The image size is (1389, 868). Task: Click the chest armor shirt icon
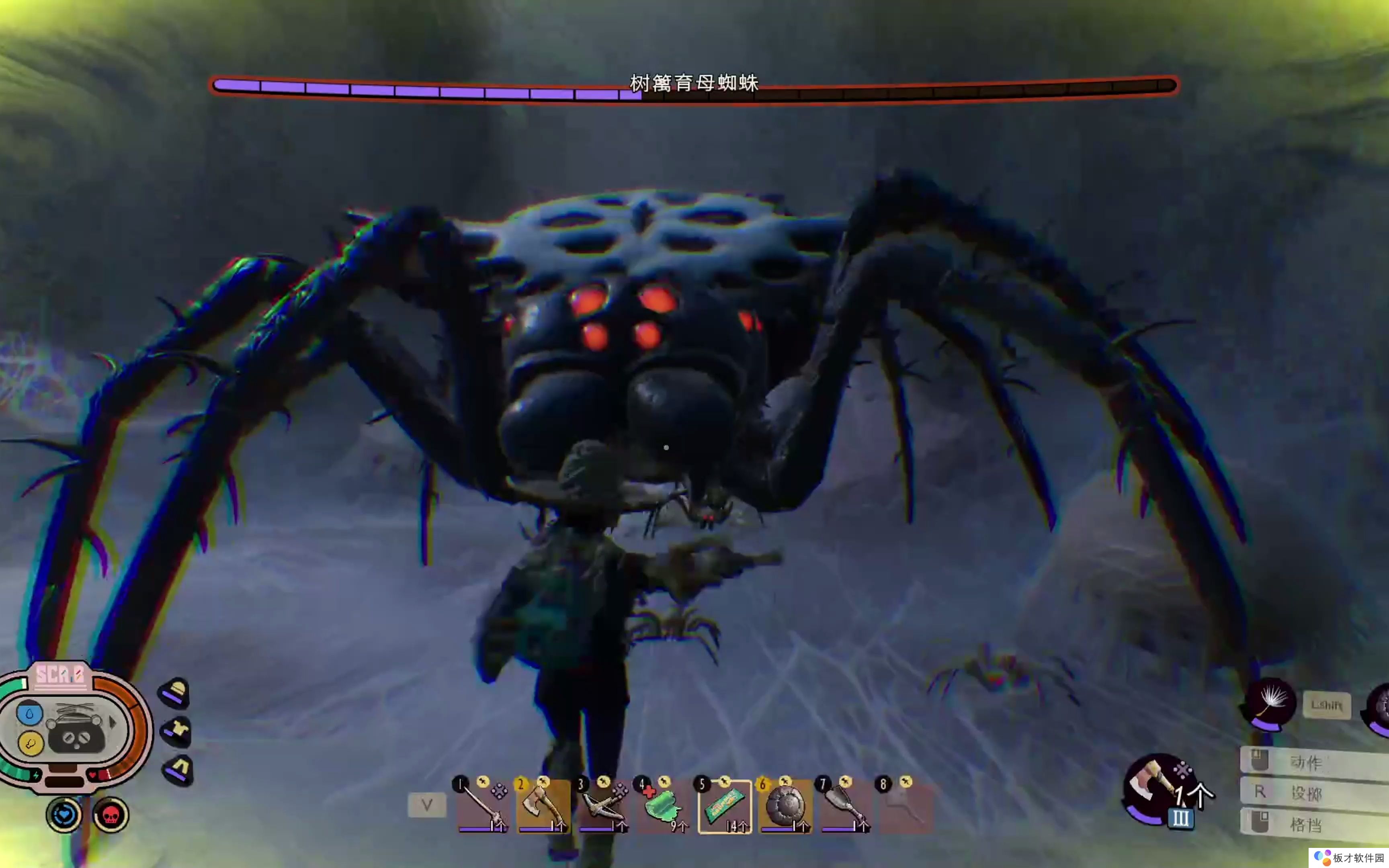tap(177, 731)
